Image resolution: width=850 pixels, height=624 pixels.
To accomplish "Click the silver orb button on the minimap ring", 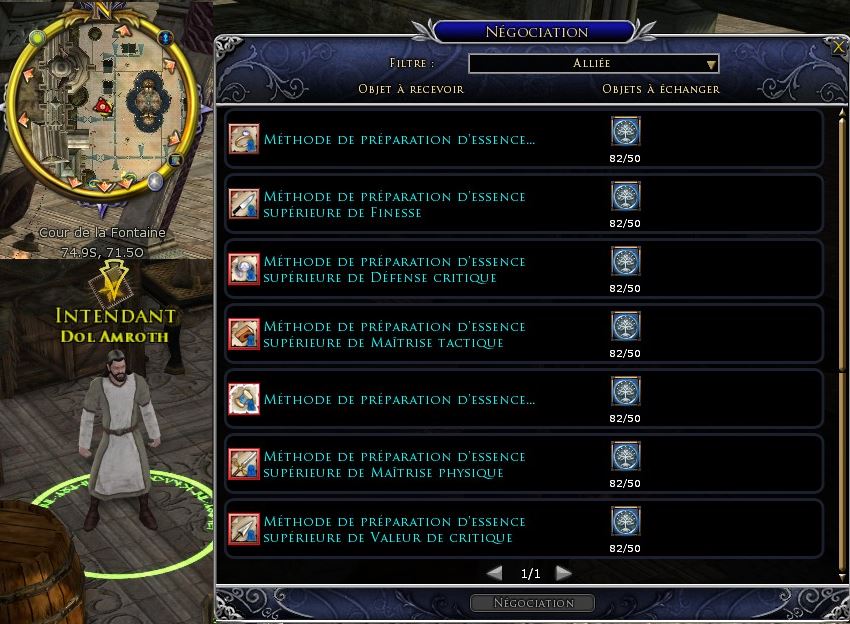I will pos(156,181).
